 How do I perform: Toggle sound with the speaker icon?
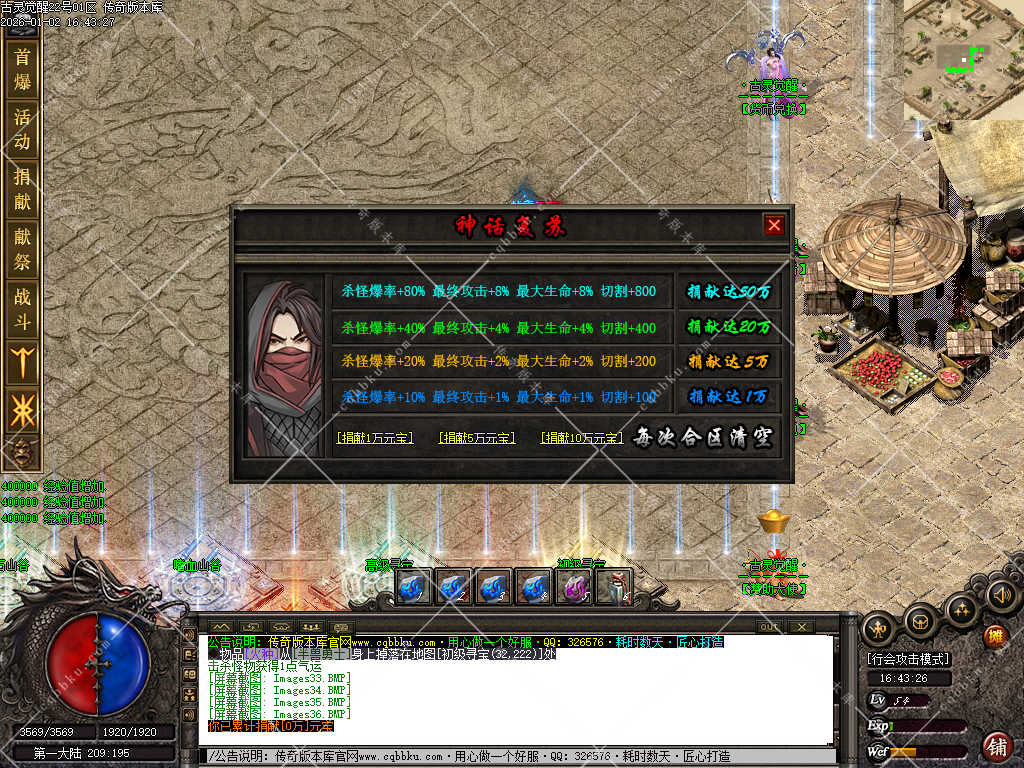(1002, 596)
